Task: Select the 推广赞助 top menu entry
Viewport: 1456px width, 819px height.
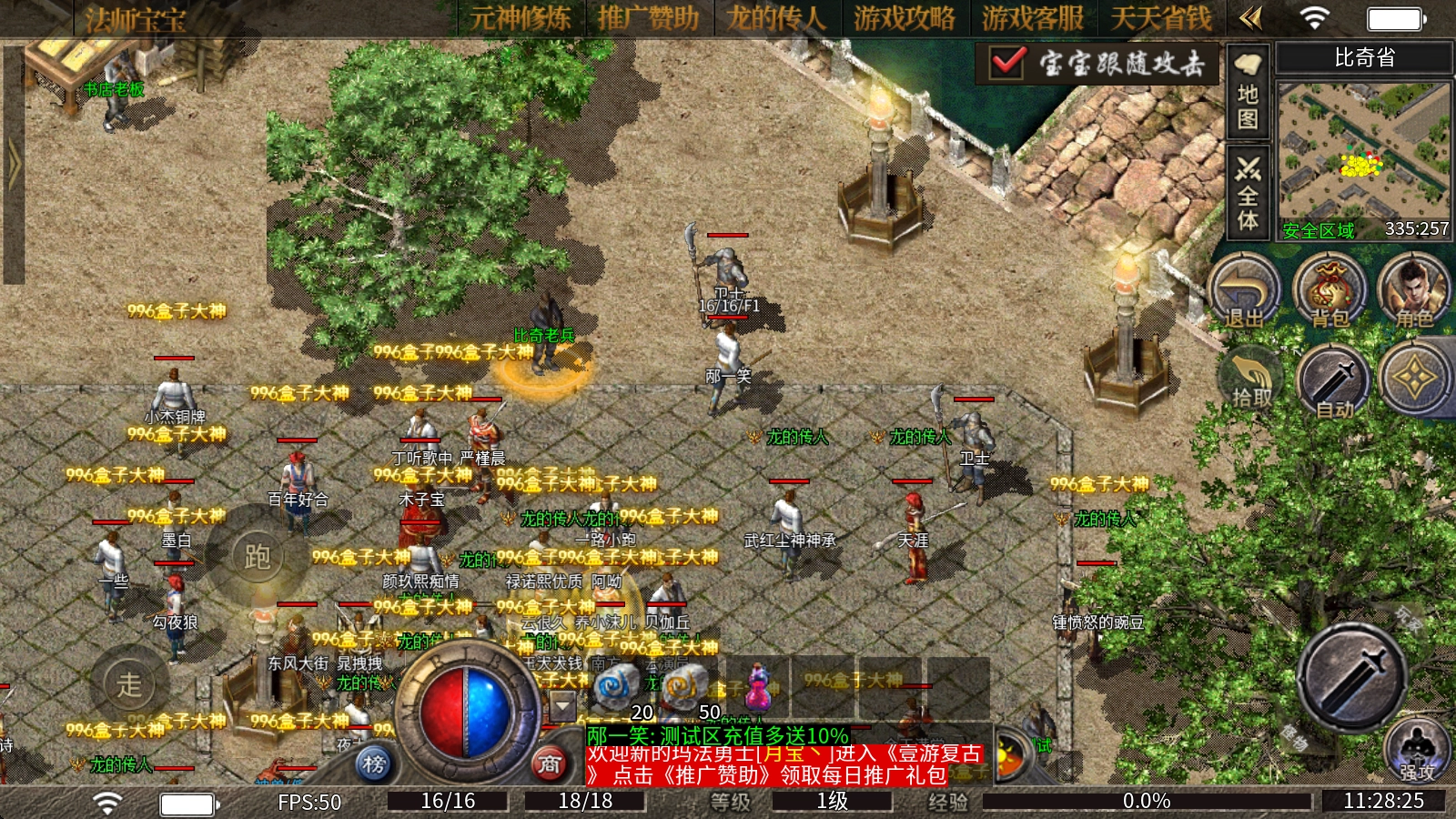Action: [x=648, y=18]
